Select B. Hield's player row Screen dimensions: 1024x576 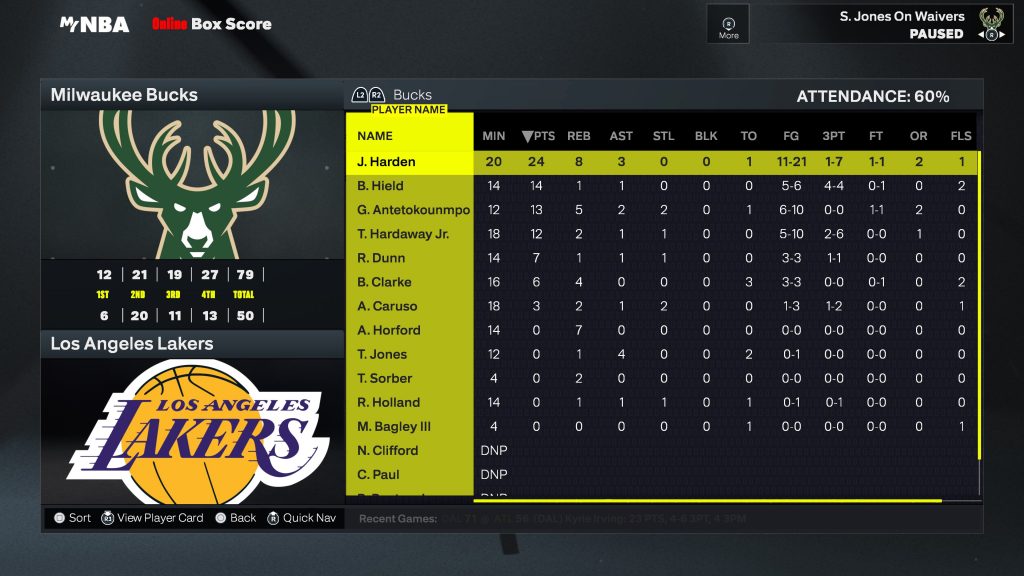click(380, 186)
